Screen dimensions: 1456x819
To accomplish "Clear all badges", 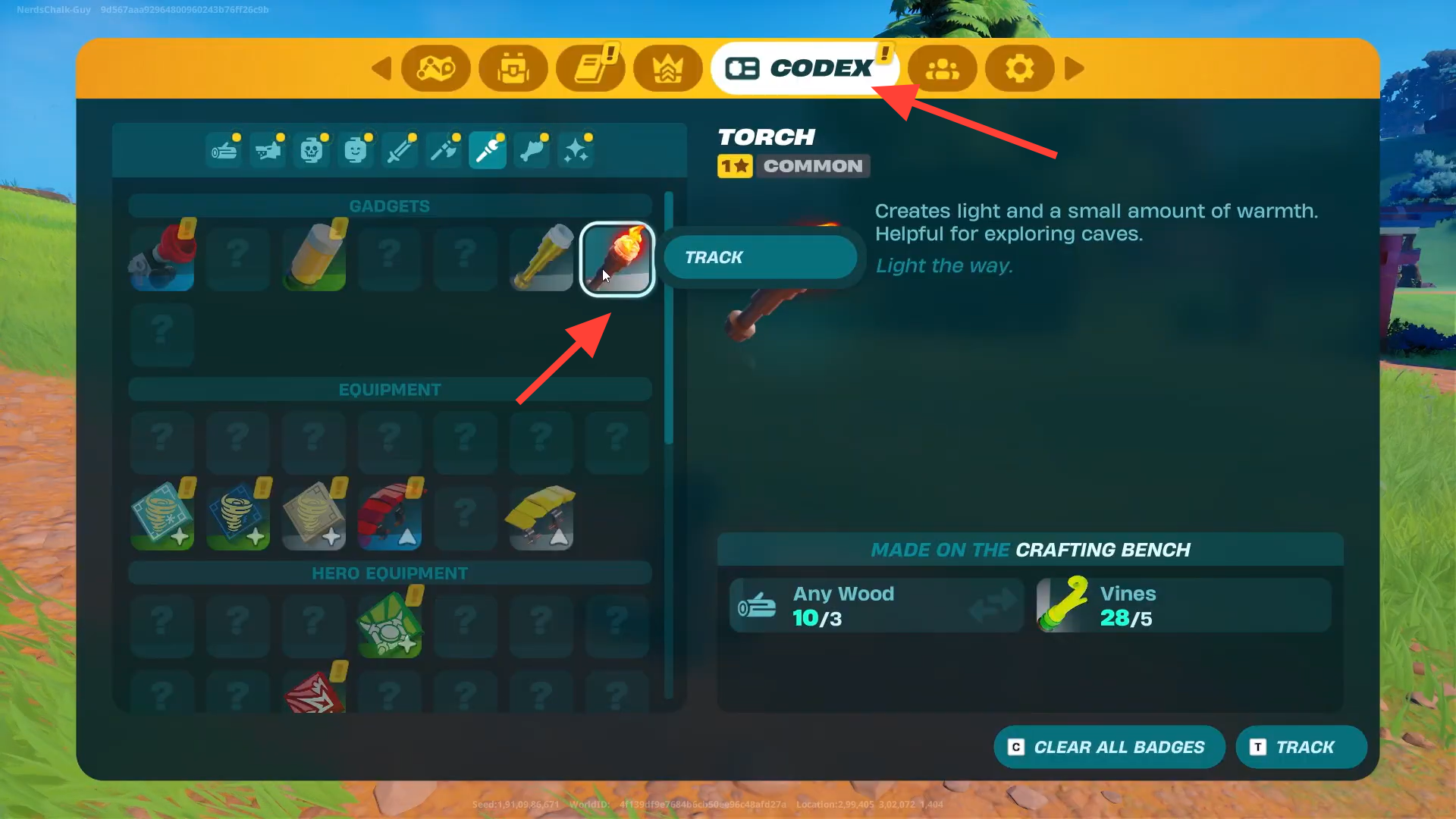I will point(1109,748).
